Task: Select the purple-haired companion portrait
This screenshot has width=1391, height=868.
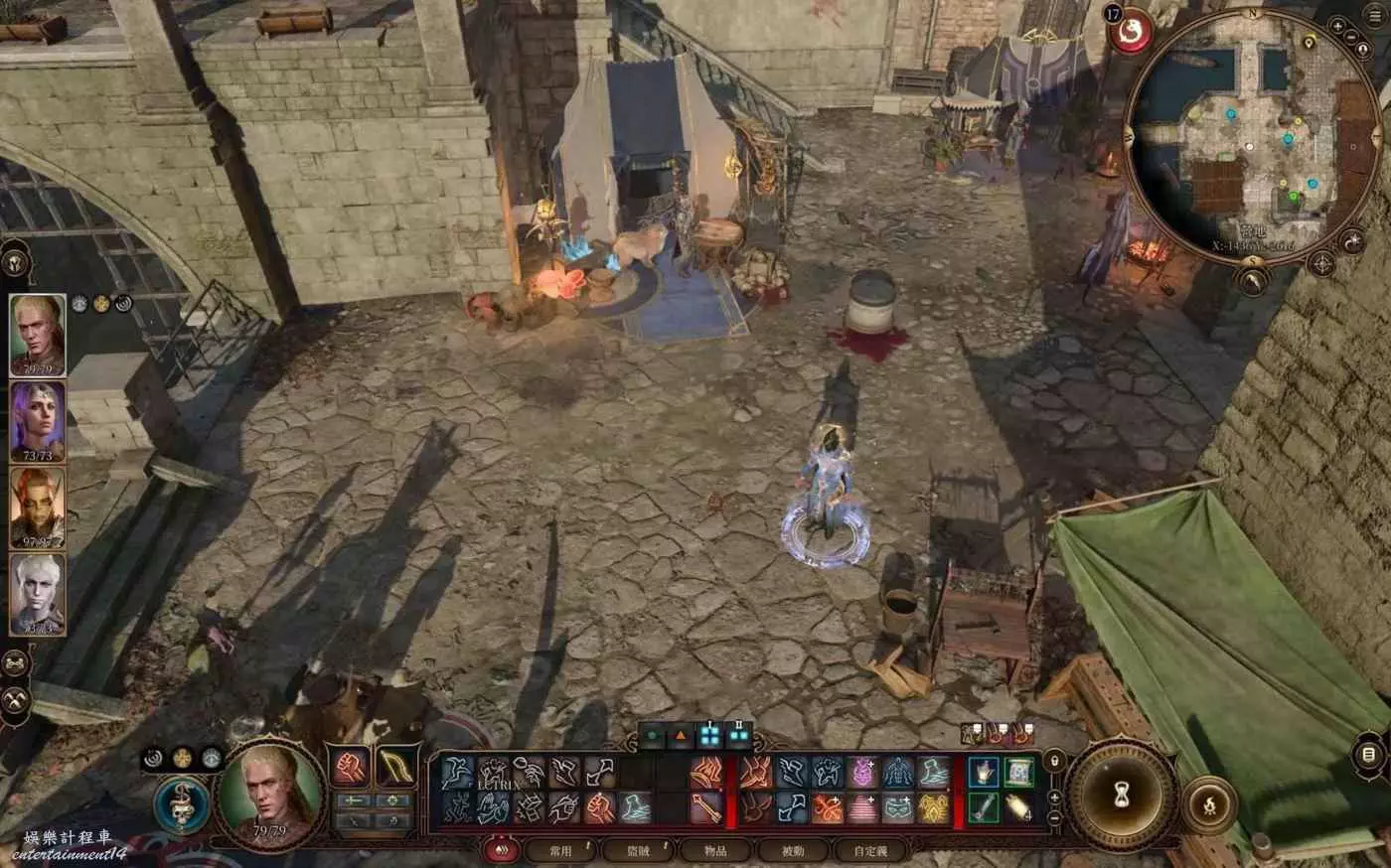Action: click(38, 418)
